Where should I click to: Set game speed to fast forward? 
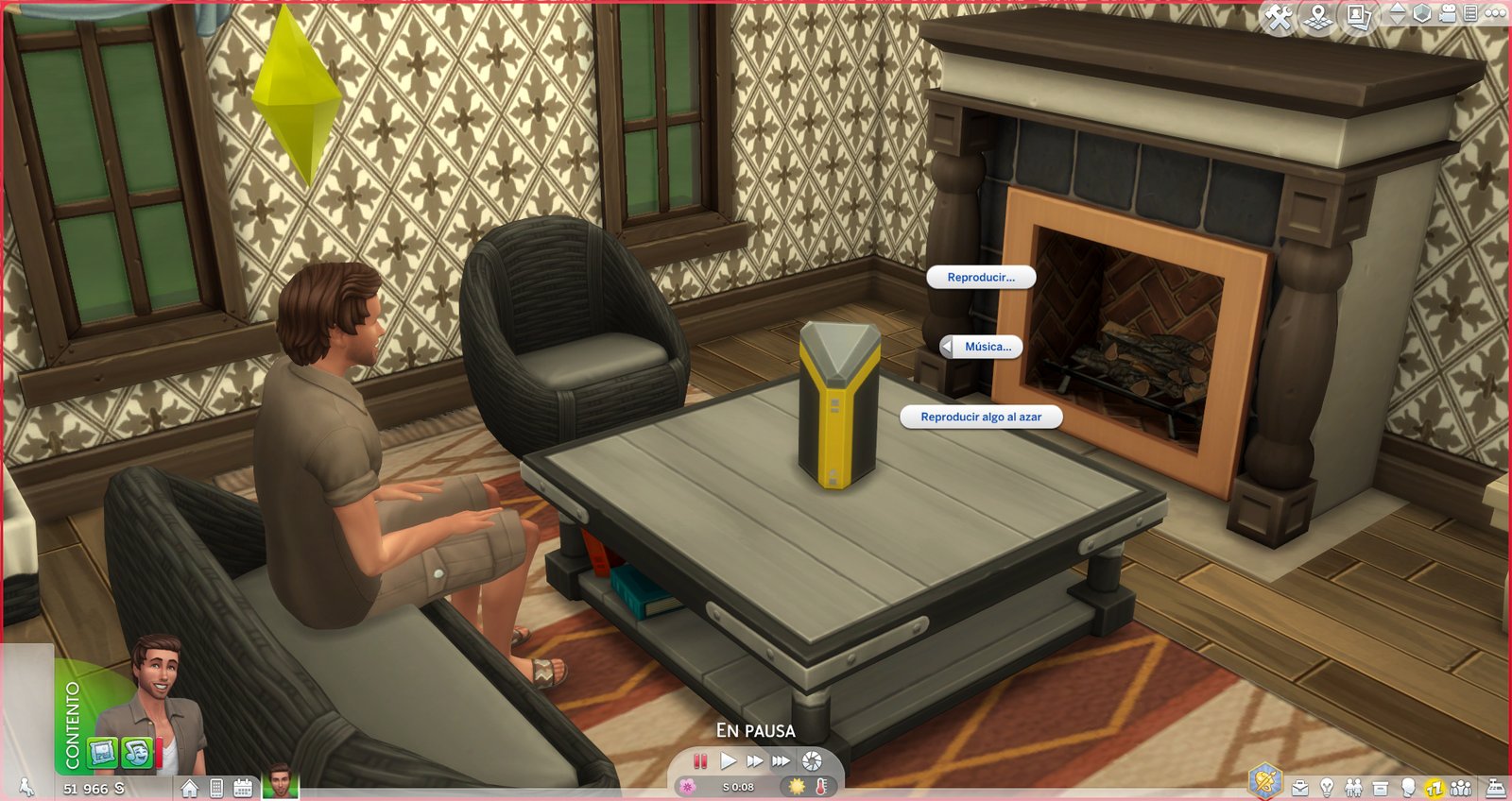[754, 761]
